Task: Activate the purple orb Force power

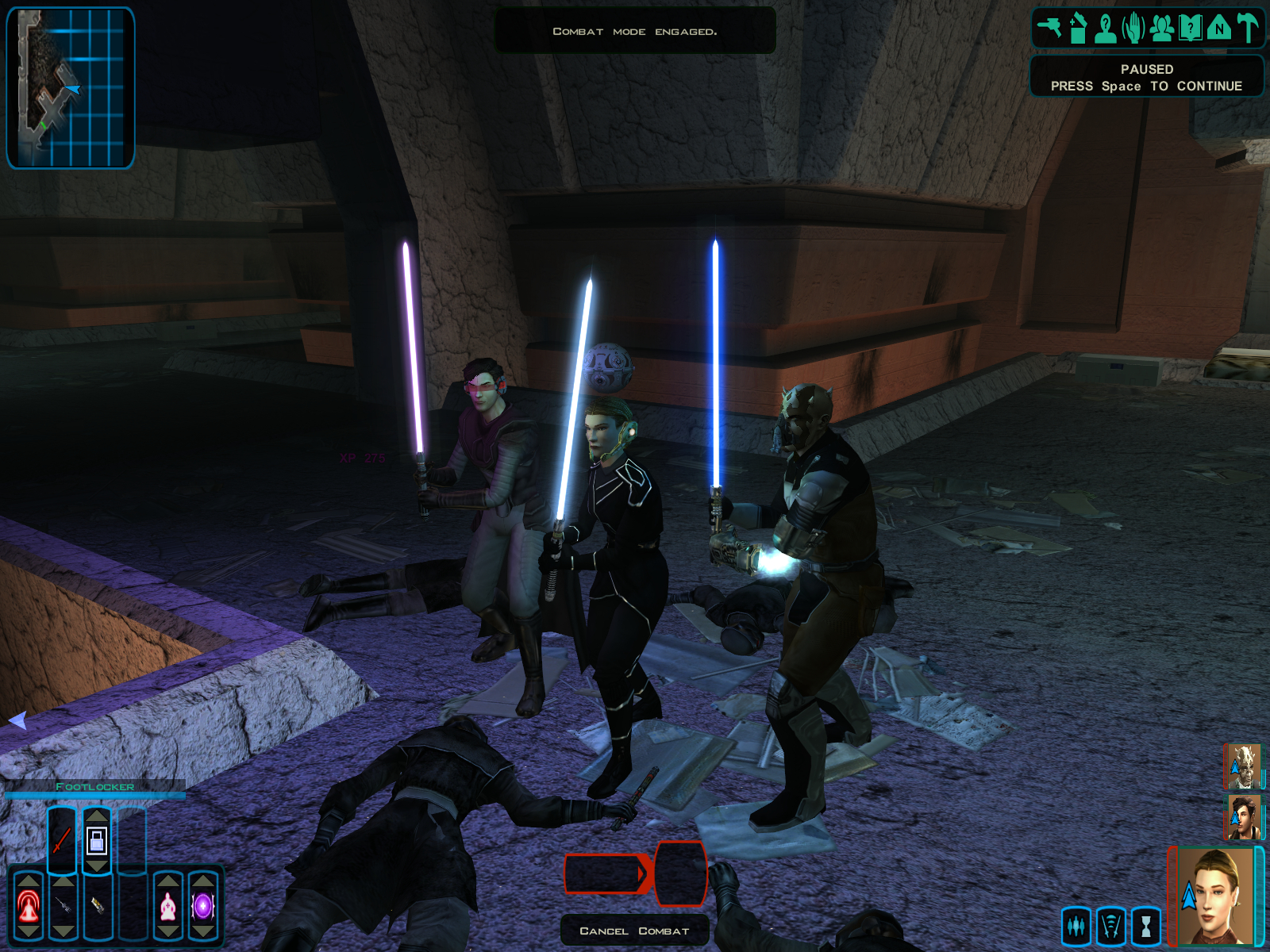Action: coord(202,906)
